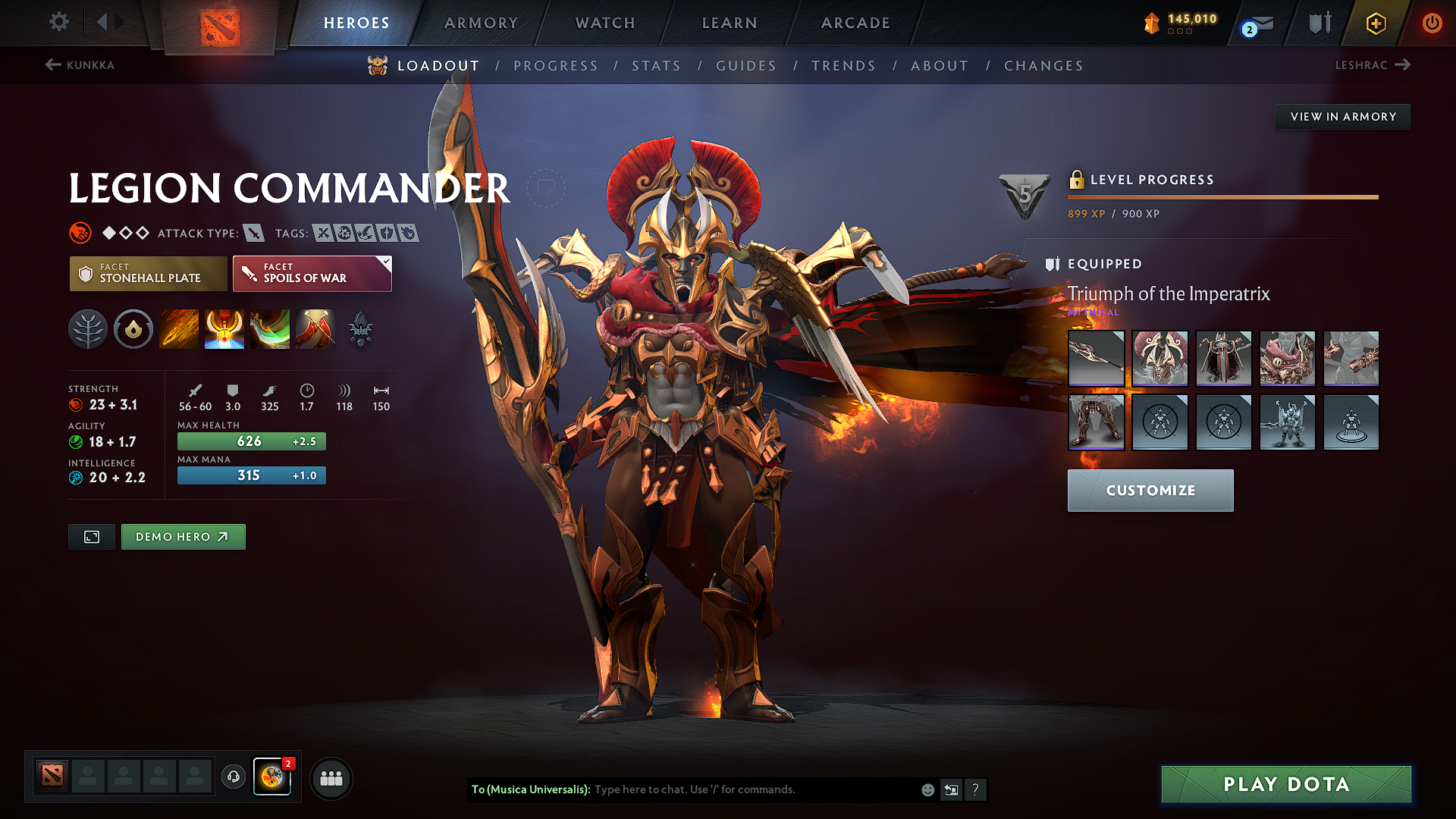
Task: Open the STATS section
Action: (657, 66)
